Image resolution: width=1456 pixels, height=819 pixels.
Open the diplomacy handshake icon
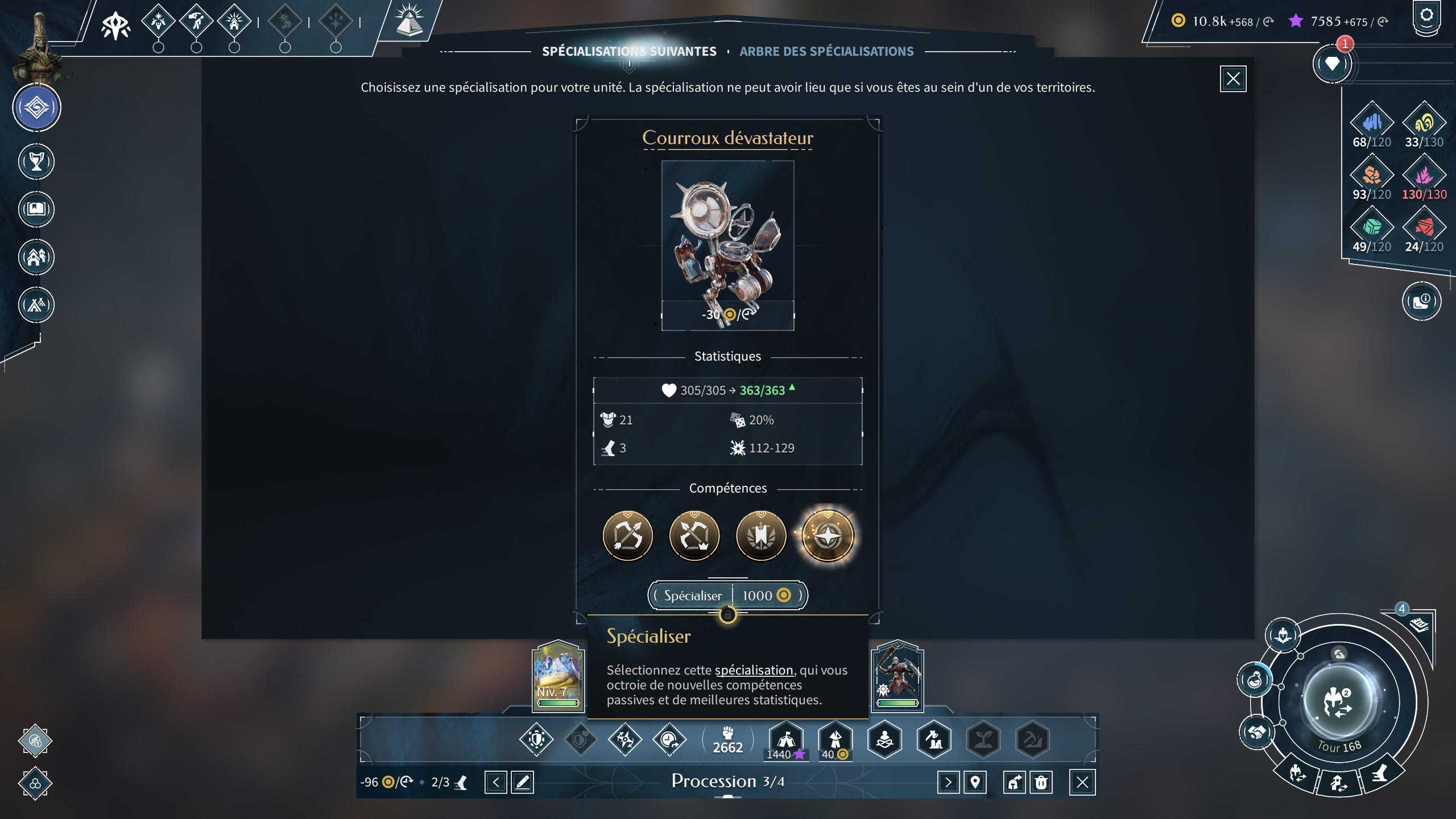[x=1257, y=731]
